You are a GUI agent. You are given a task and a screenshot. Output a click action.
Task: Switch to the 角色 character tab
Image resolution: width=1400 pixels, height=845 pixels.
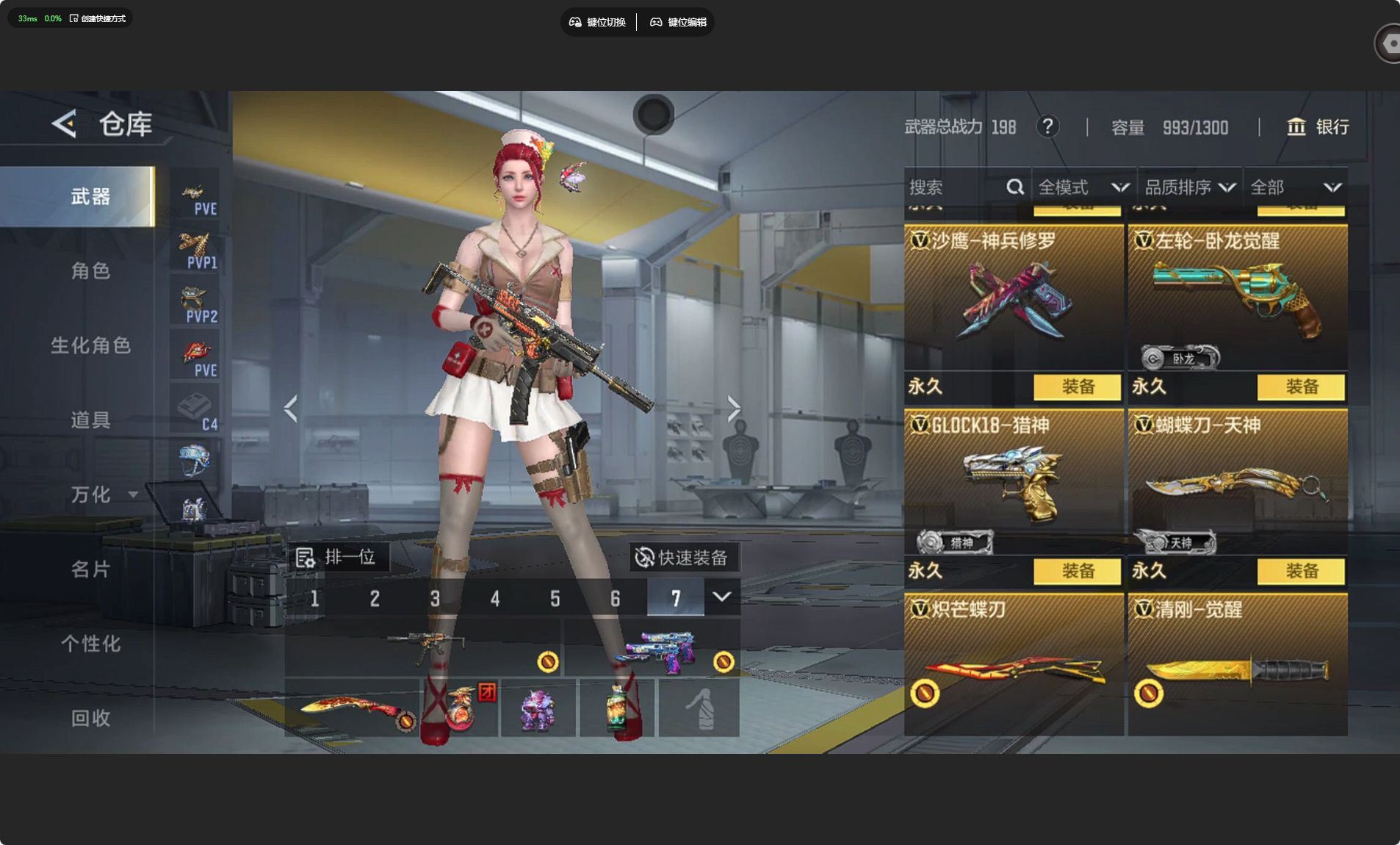90,271
